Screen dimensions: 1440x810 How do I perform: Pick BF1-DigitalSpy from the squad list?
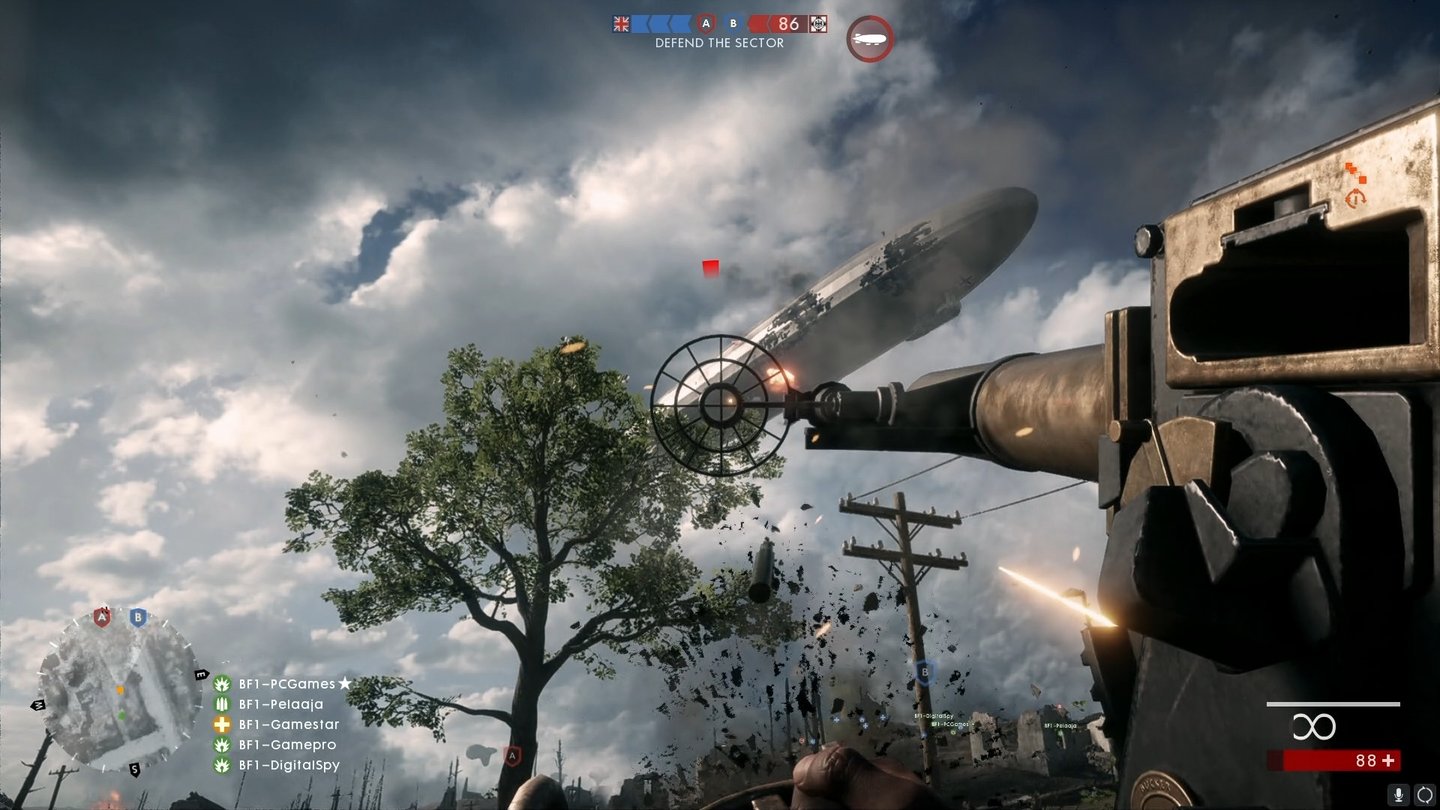(x=288, y=765)
